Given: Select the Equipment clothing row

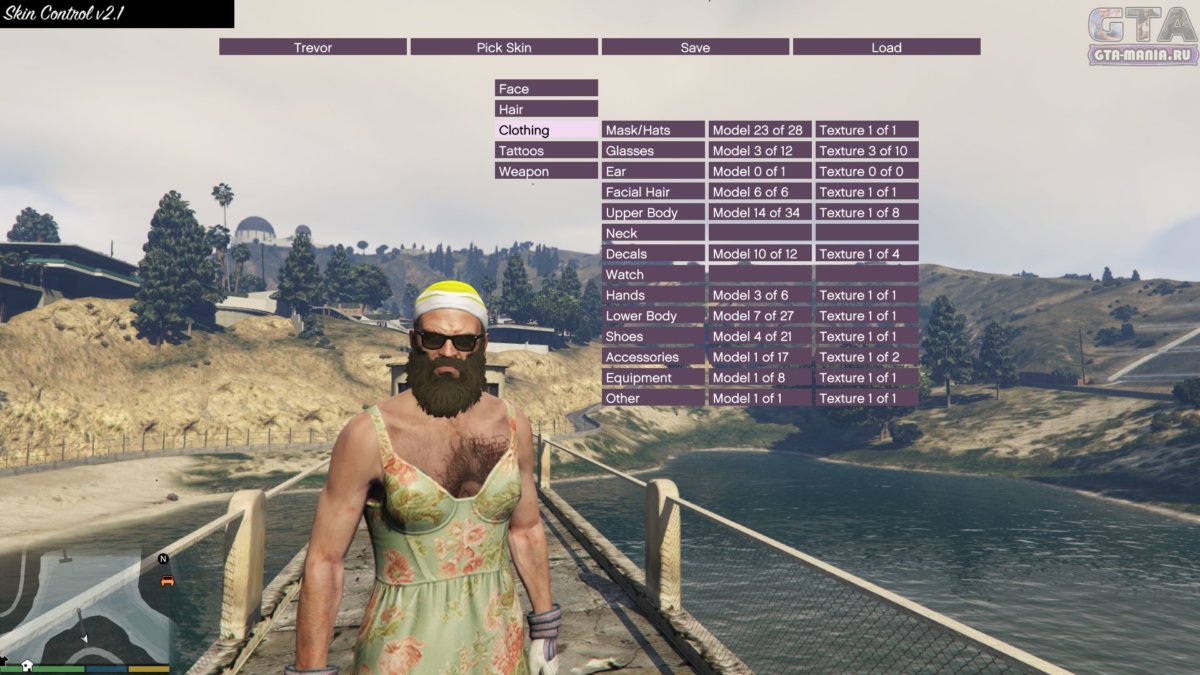Looking at the screenshot, I should (x=653, y=378).
